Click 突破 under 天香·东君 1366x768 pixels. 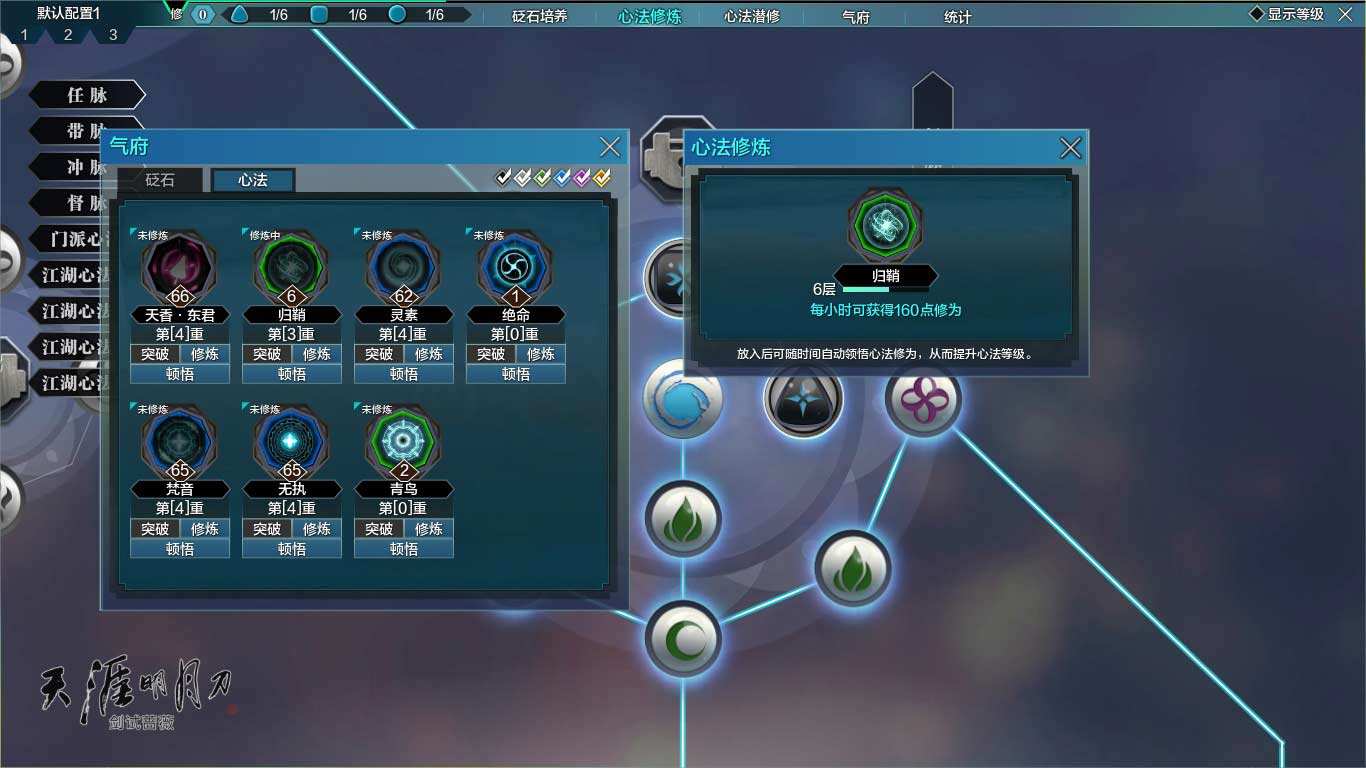155,354
